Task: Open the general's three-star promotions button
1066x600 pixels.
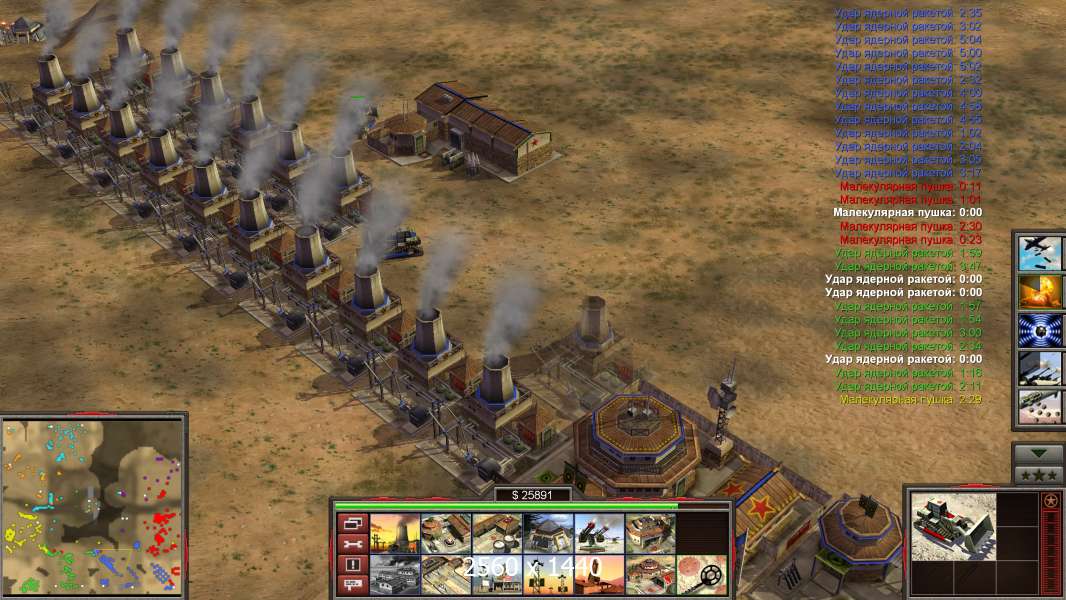Action: (1039, 474)
